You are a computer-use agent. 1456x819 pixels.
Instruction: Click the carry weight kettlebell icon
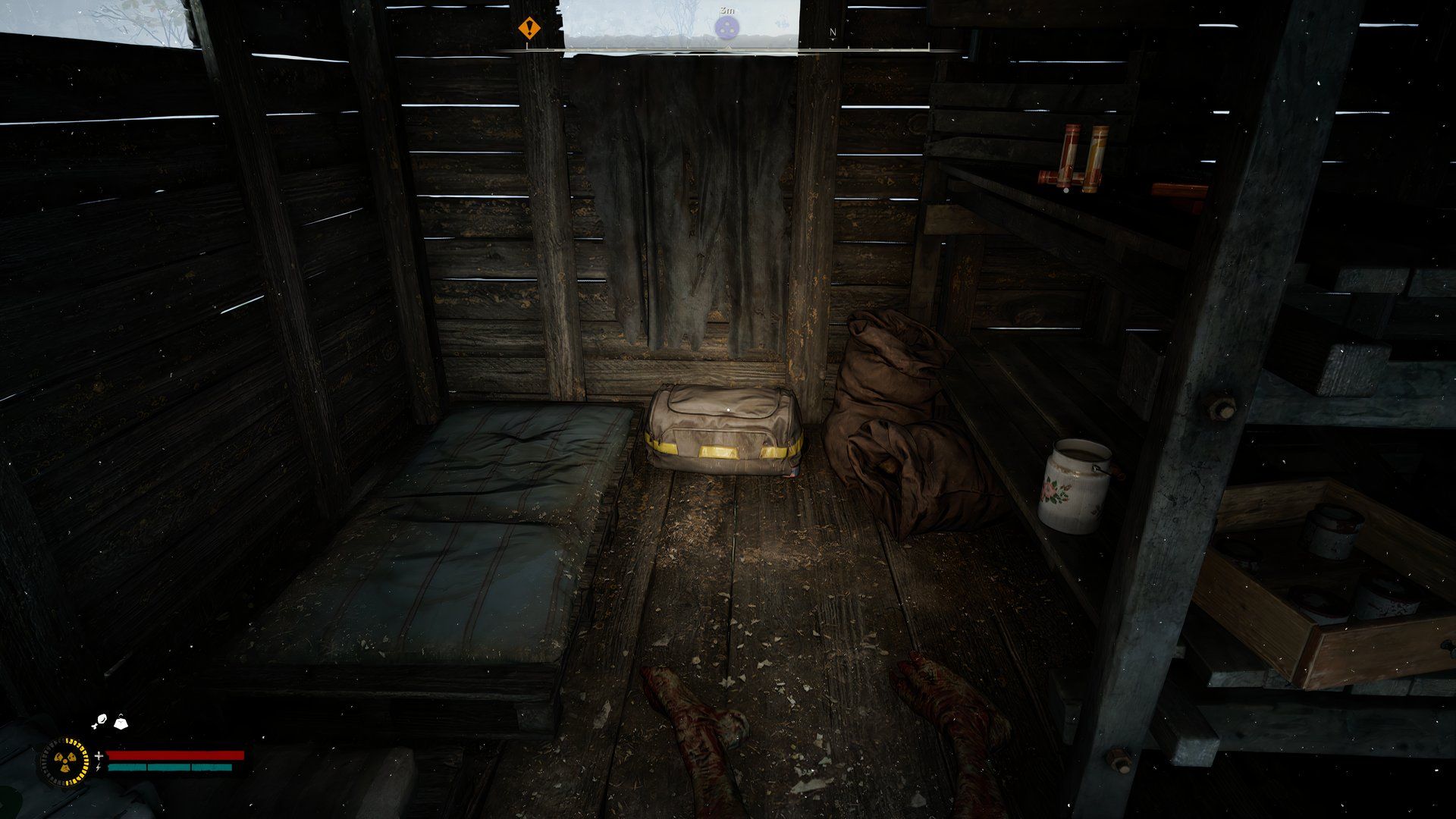click(121, 723)
